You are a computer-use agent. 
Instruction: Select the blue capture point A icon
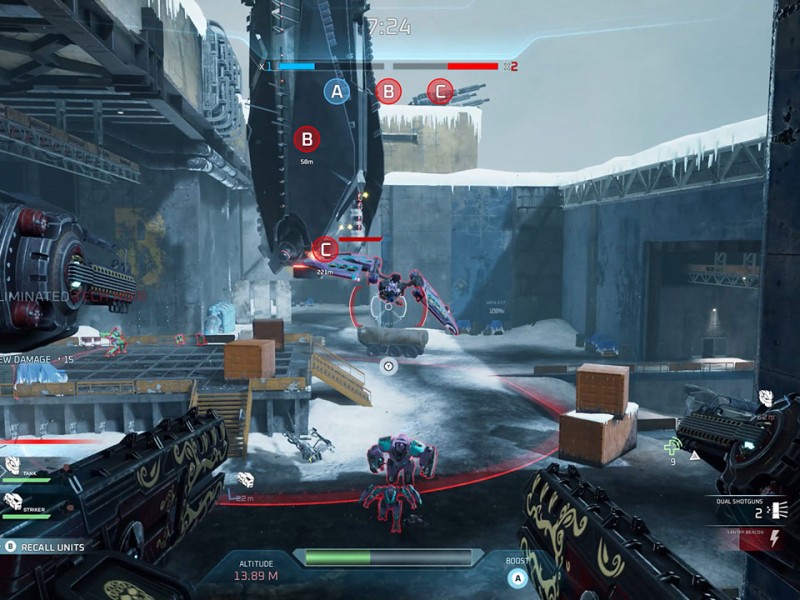337,92
